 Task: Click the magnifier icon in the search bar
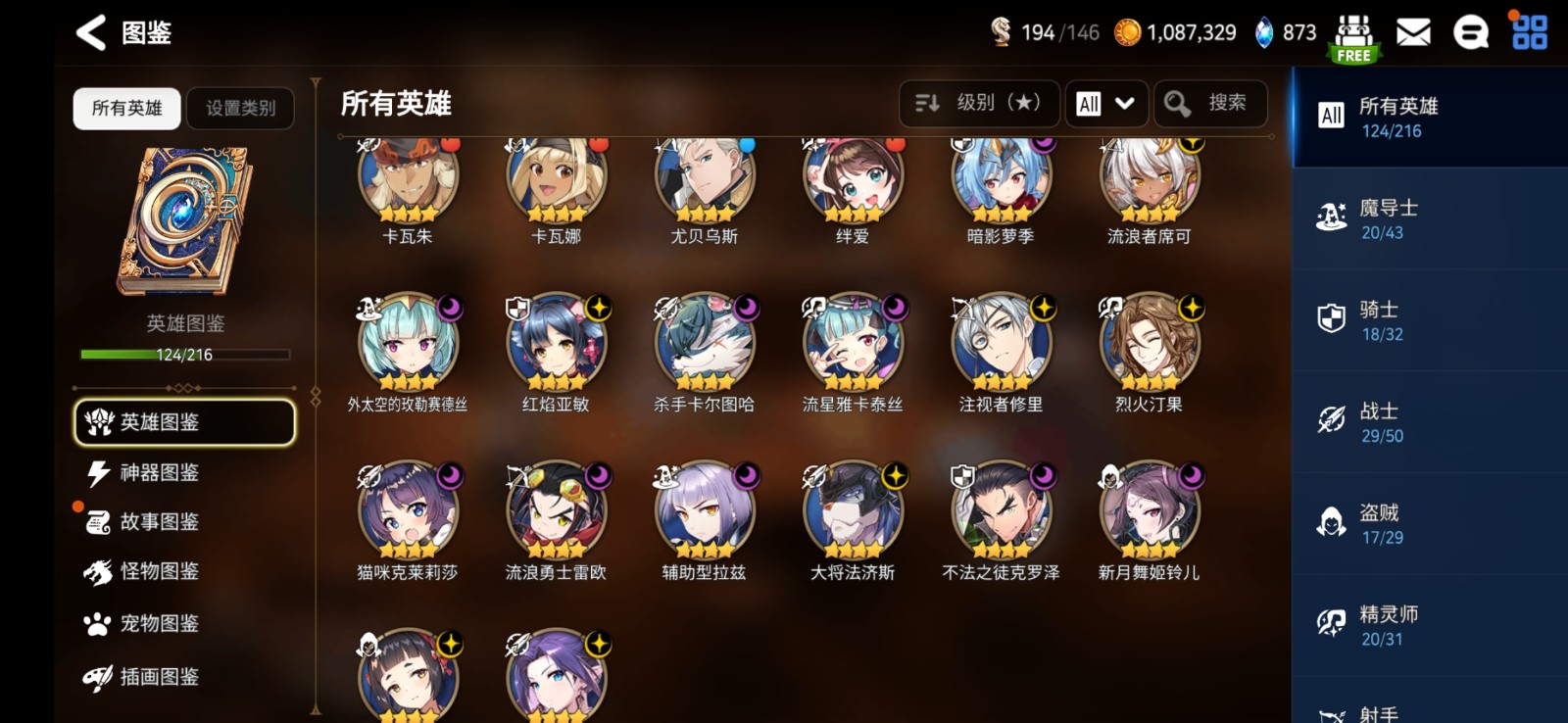[x=1176, y=103]
